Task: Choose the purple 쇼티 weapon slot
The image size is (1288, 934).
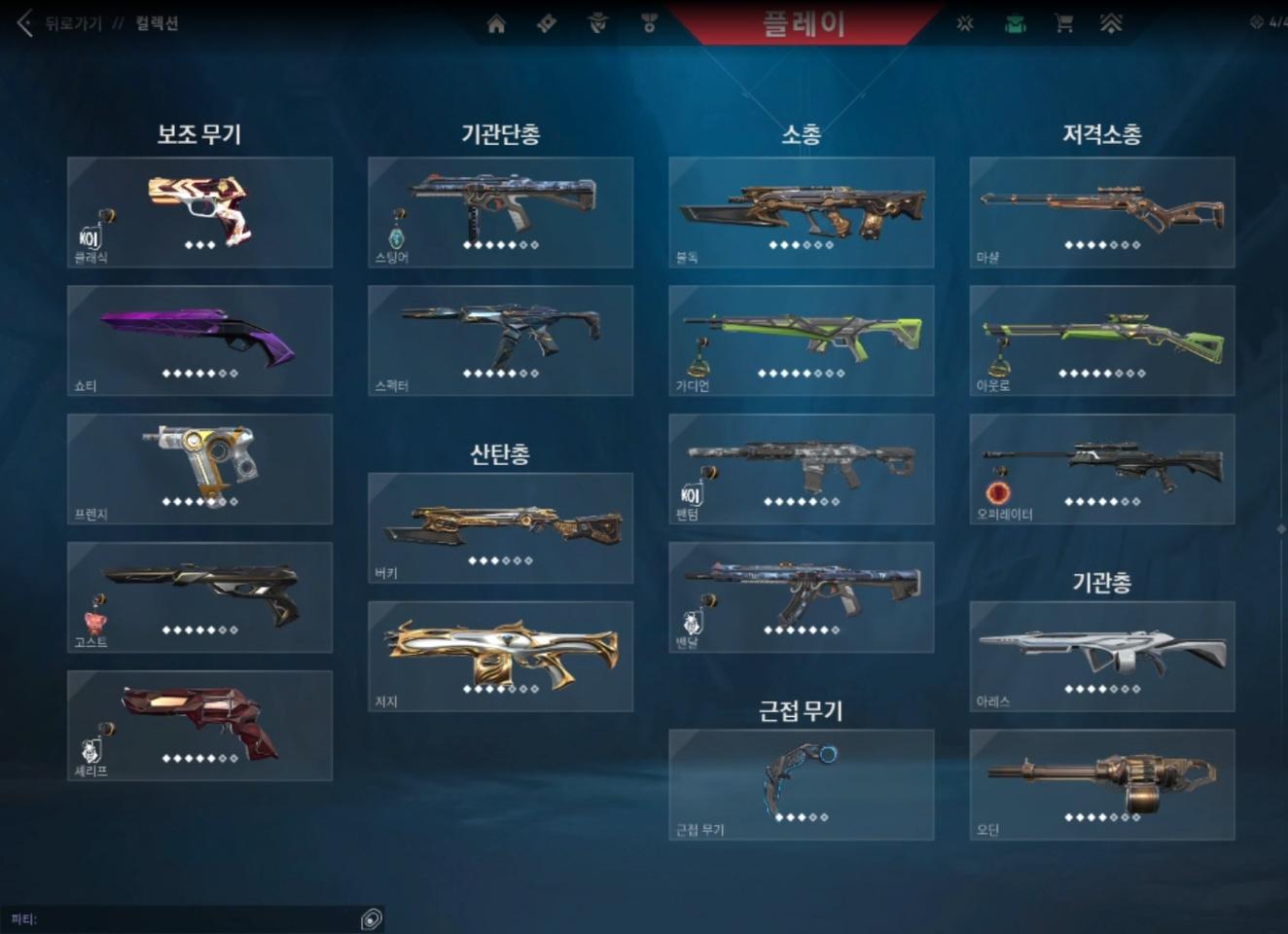Action: point(199,341)
